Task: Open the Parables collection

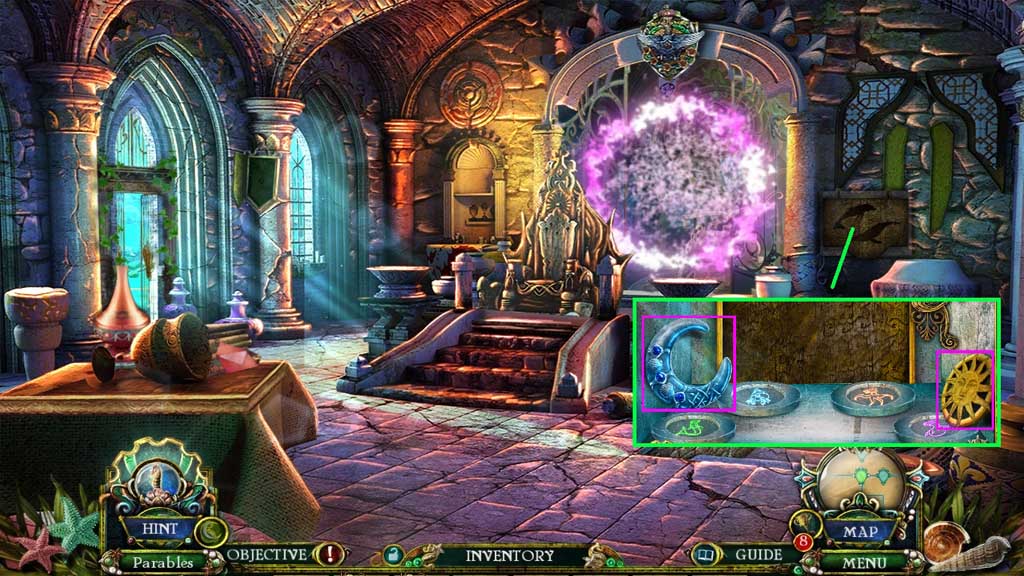Action: tap(160, 562)
